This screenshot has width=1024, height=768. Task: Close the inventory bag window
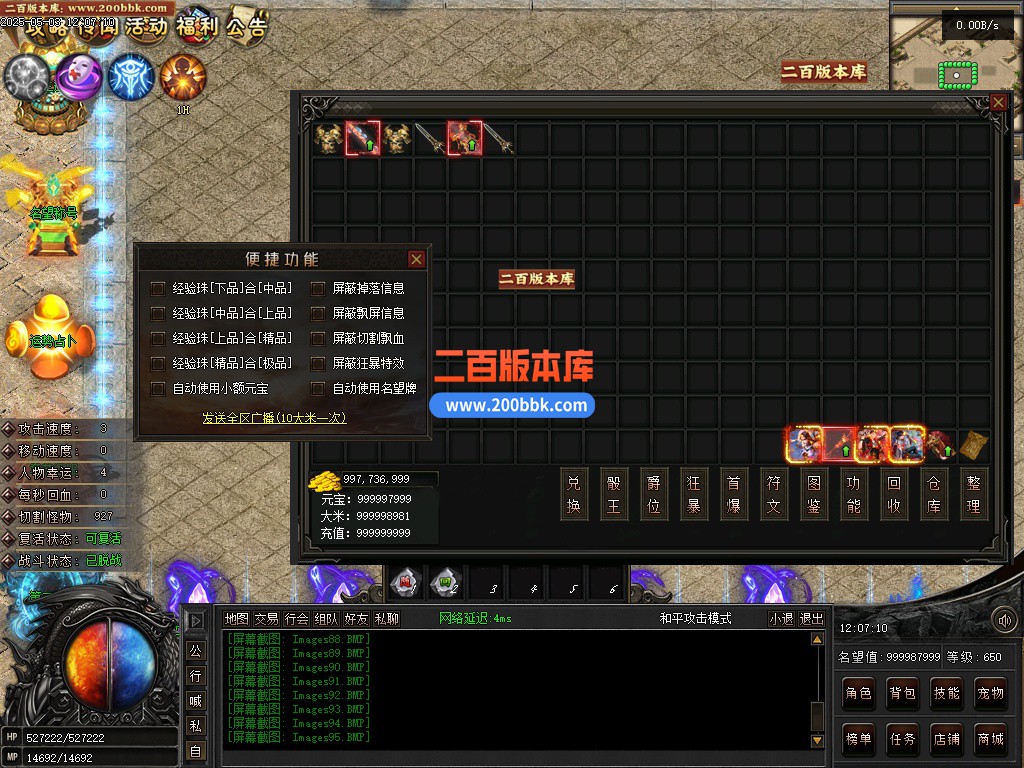pyautogui.click(x=998, y=102)
